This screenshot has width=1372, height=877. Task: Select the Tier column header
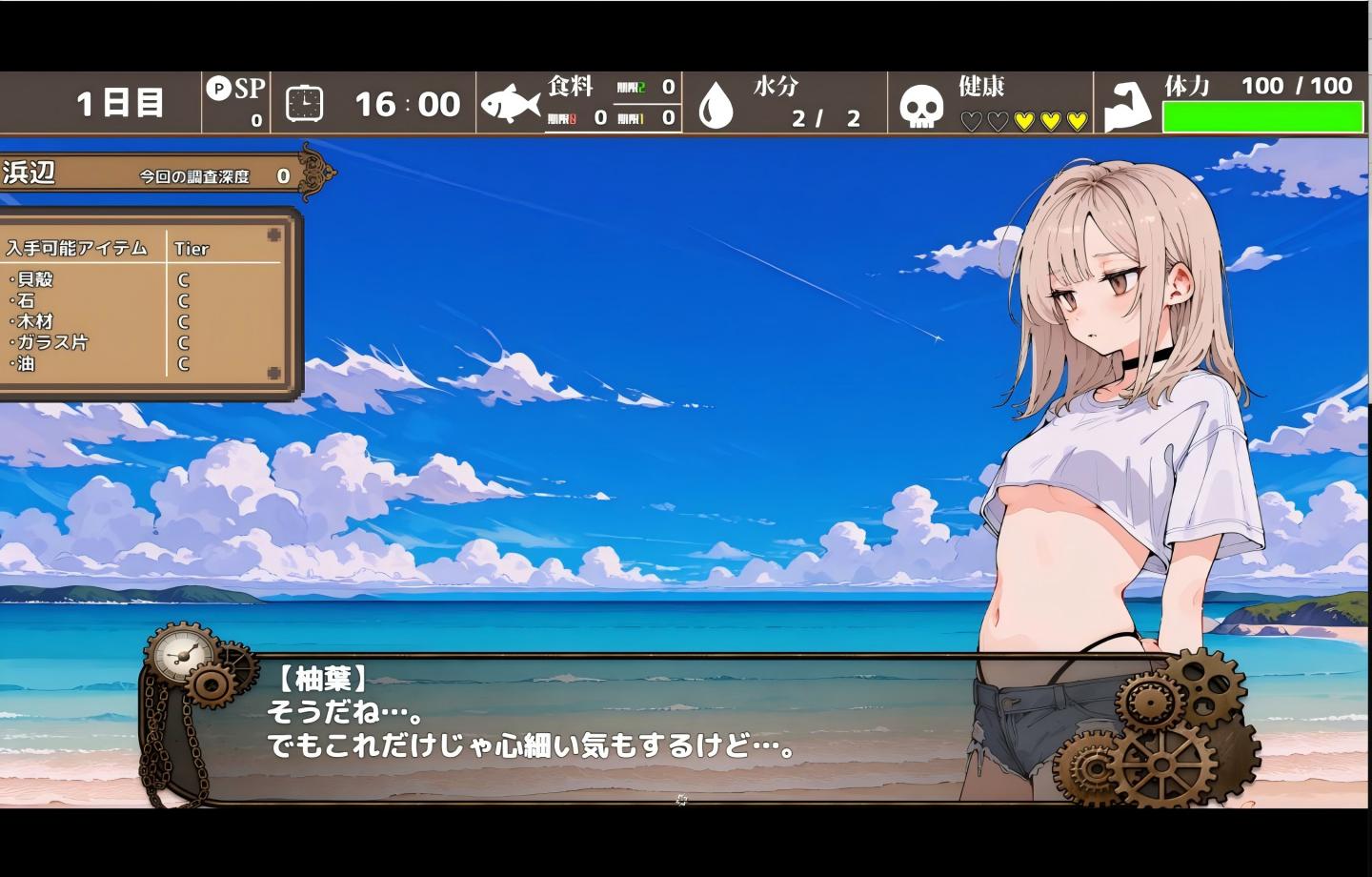(x=193, y=249)
